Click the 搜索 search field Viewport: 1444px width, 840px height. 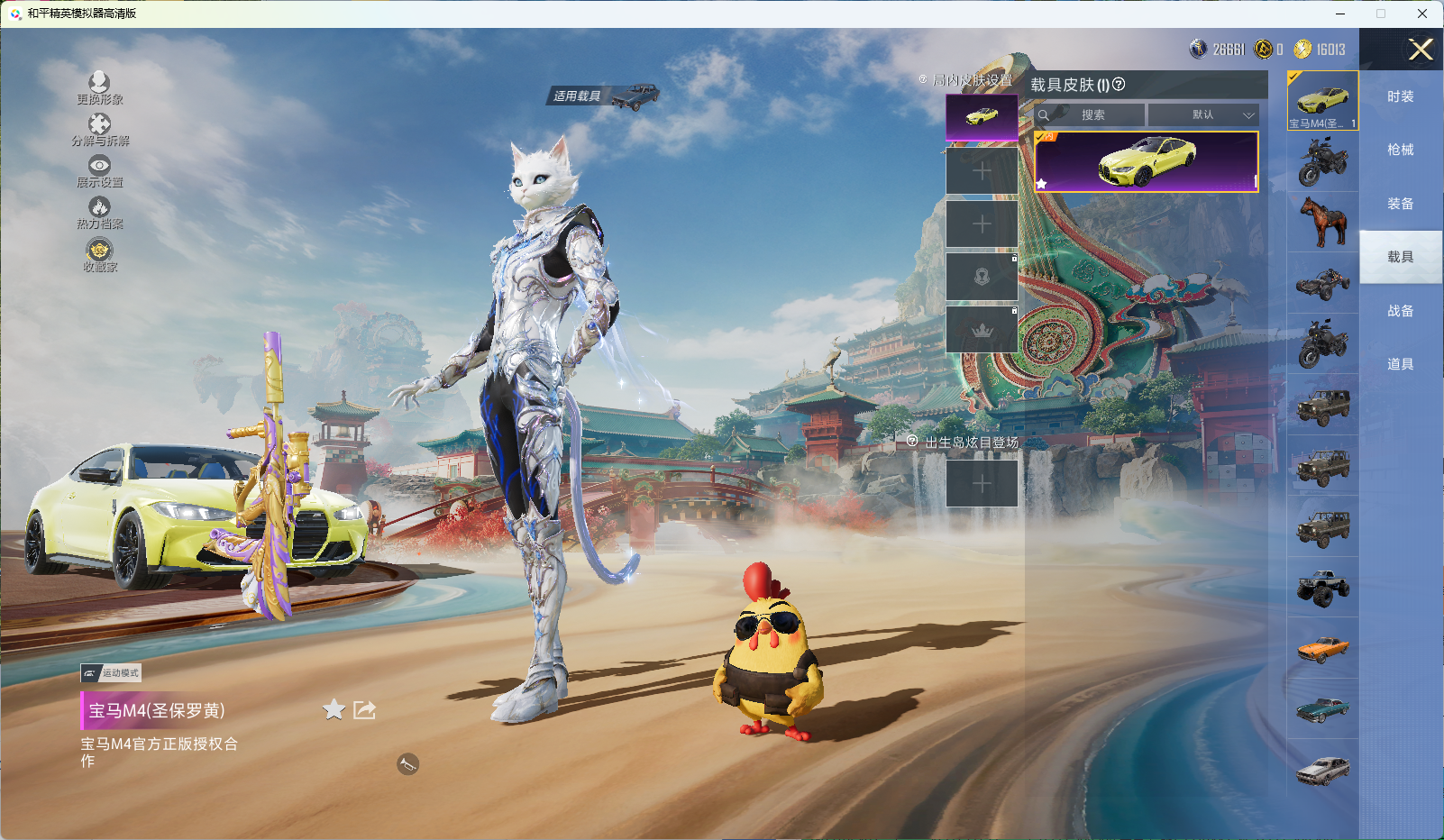[x=1092, y=115]
